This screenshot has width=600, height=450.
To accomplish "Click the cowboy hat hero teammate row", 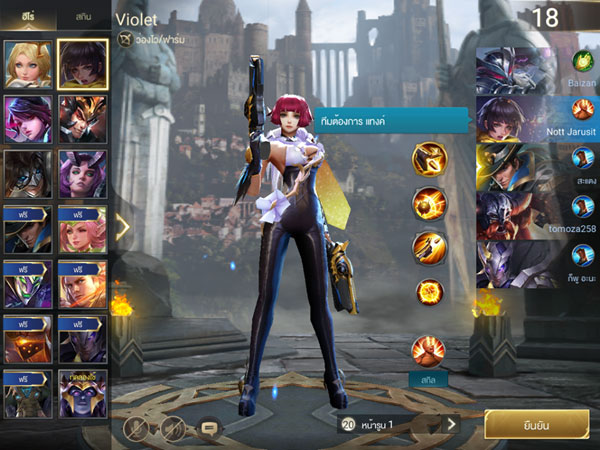I will pos(535,165).
